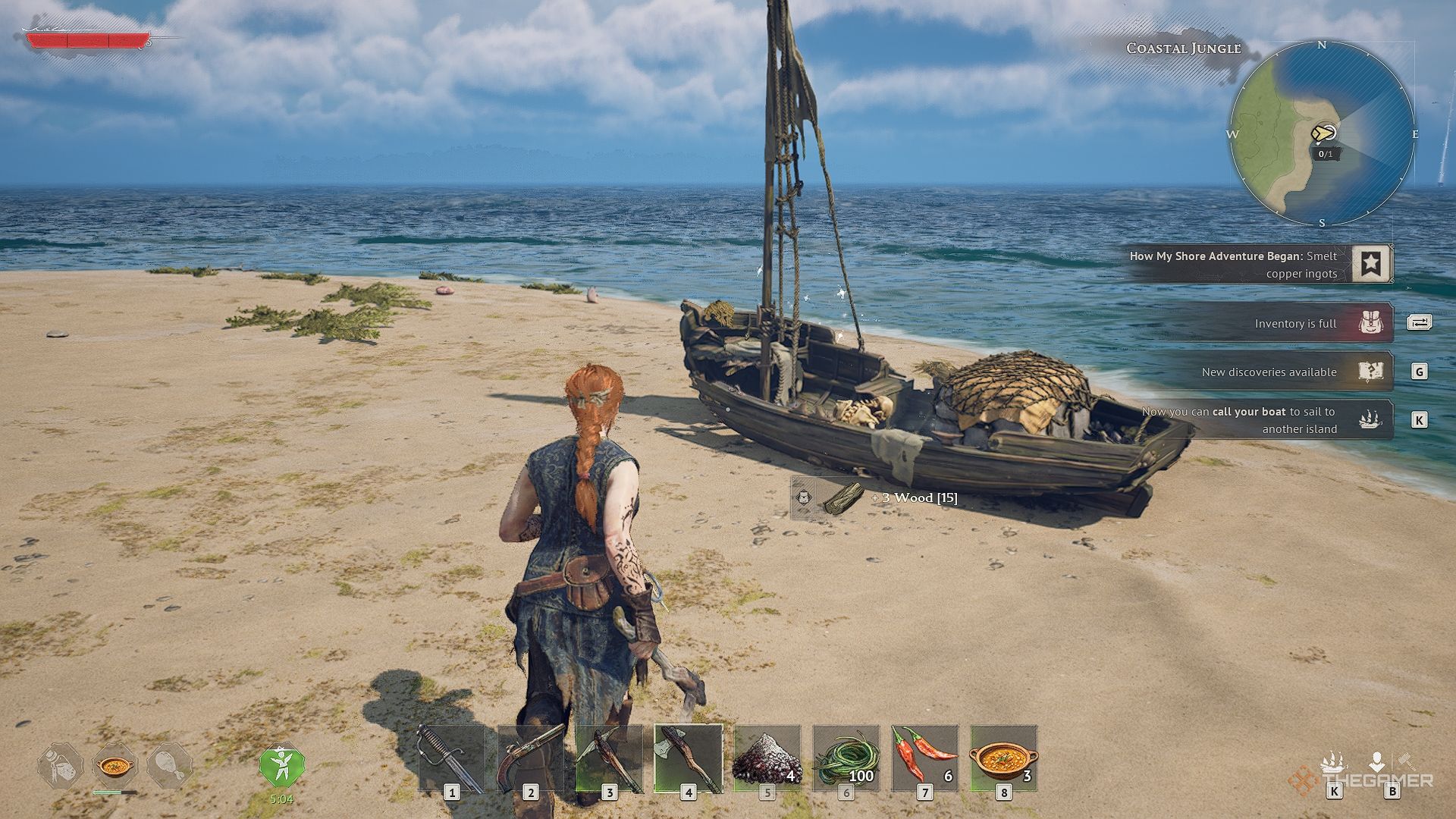Open the minimap of Coastal Jungle
Screen dimensions: 1456x819
[x=1321, y=134]
